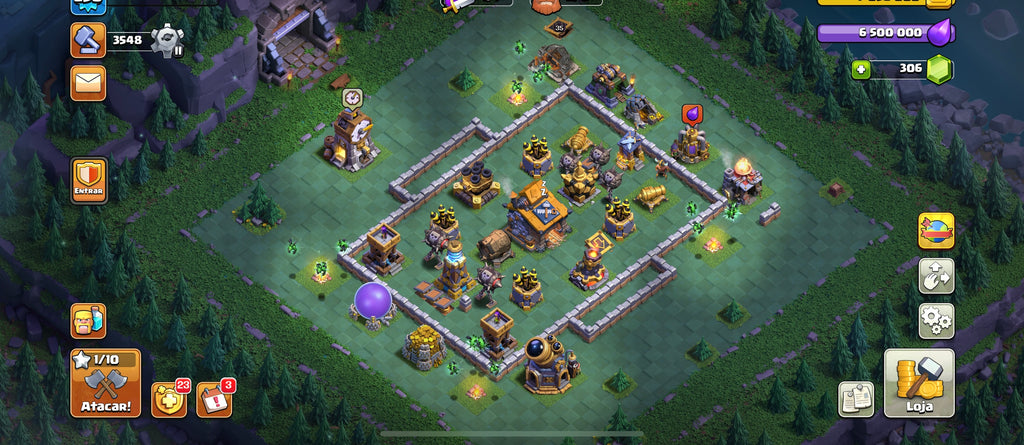Open the settings gears menu
The height and width of the screenshot is (445, 1024).
click(x=936, y=321)
